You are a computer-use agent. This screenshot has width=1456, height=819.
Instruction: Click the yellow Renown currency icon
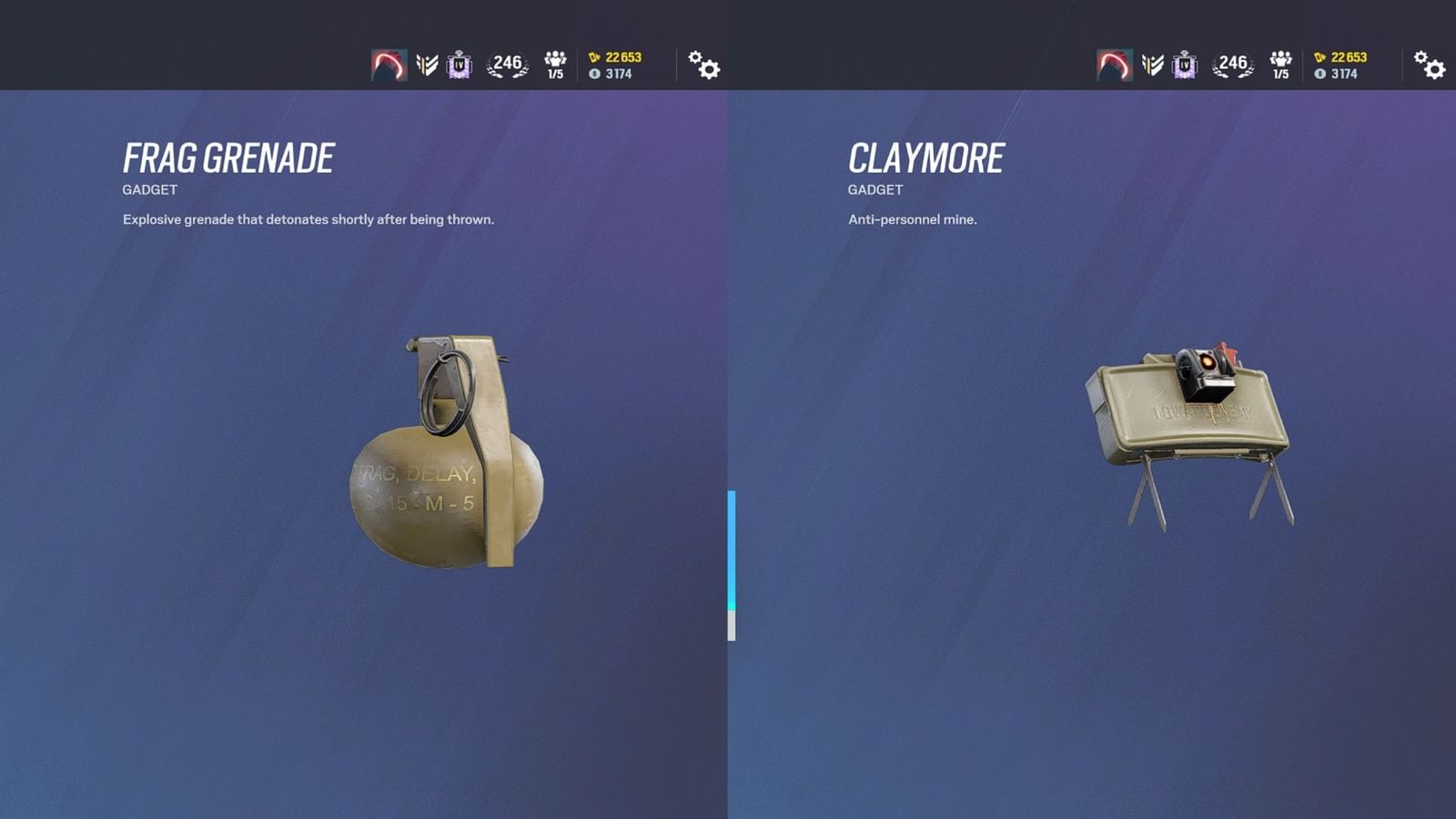(x=593, y=56)
